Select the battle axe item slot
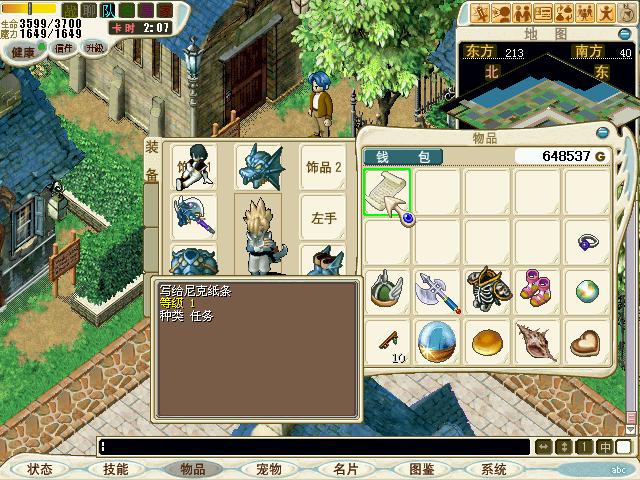Viewport: 640px width, 480px height. tap(437, 291)
